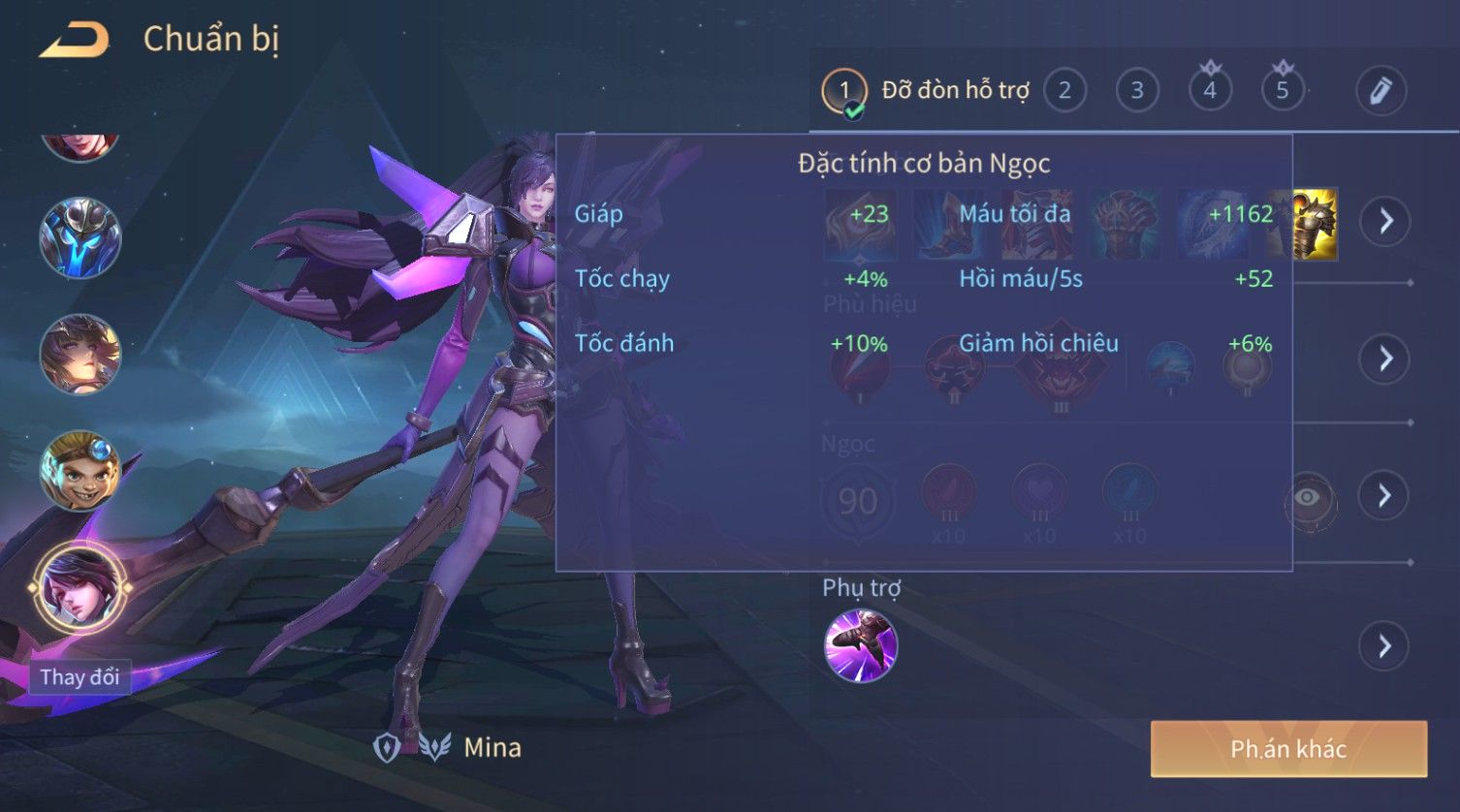
Task: Switch to loadout preset 3
Action: [x=1137, y=91]
